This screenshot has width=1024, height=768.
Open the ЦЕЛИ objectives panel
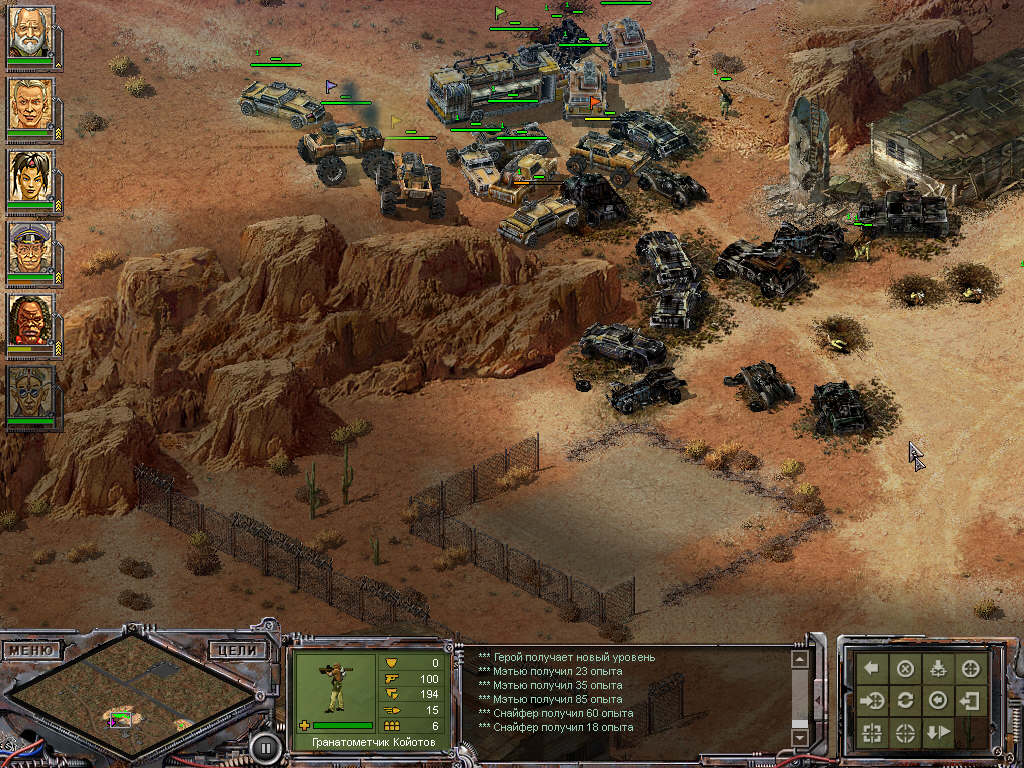click(239, 650)
